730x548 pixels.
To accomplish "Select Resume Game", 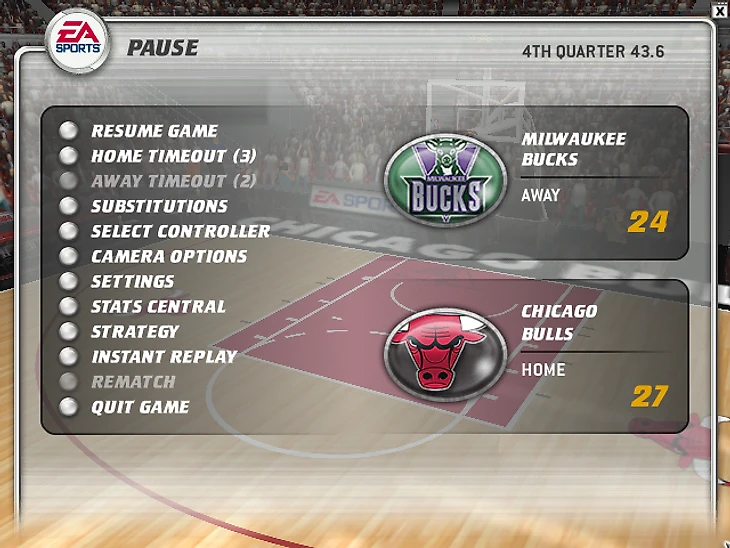I will tap(154, 131).
